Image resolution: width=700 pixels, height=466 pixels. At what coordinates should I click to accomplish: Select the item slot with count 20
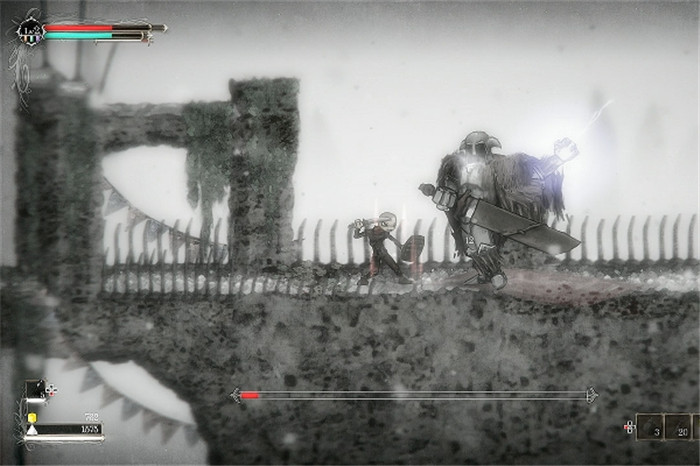tap(677, 427)
